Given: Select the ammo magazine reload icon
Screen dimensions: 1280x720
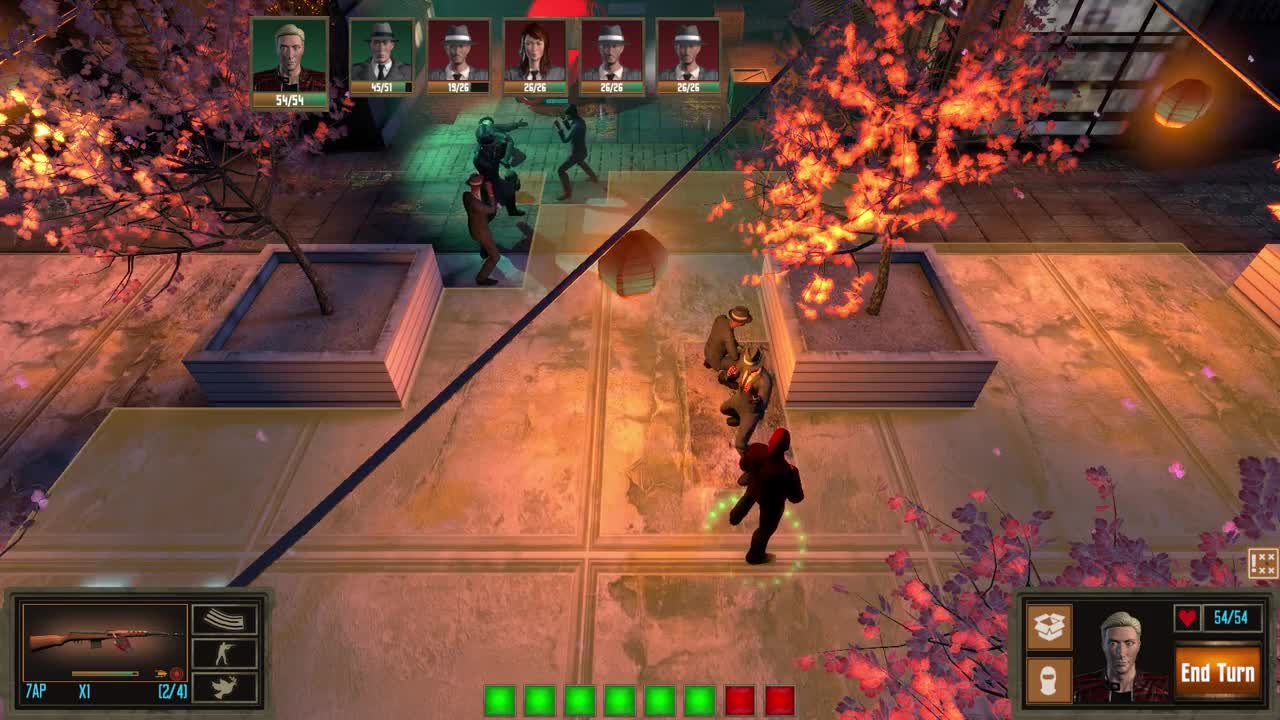Looking at the screenshot, I should (x=225, y=617).
